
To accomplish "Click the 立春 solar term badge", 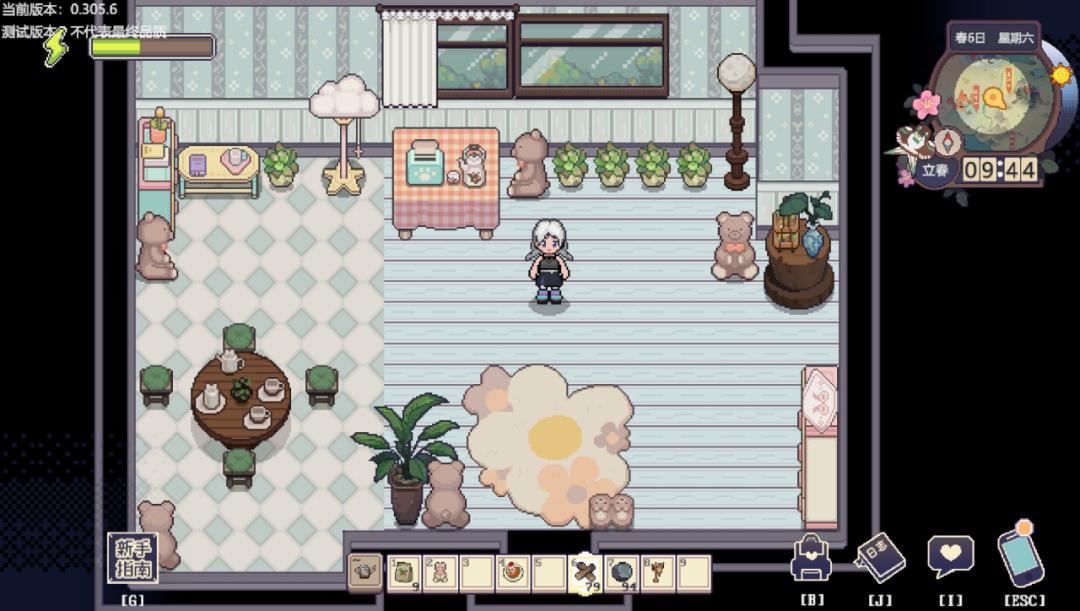I will [935, 170].
